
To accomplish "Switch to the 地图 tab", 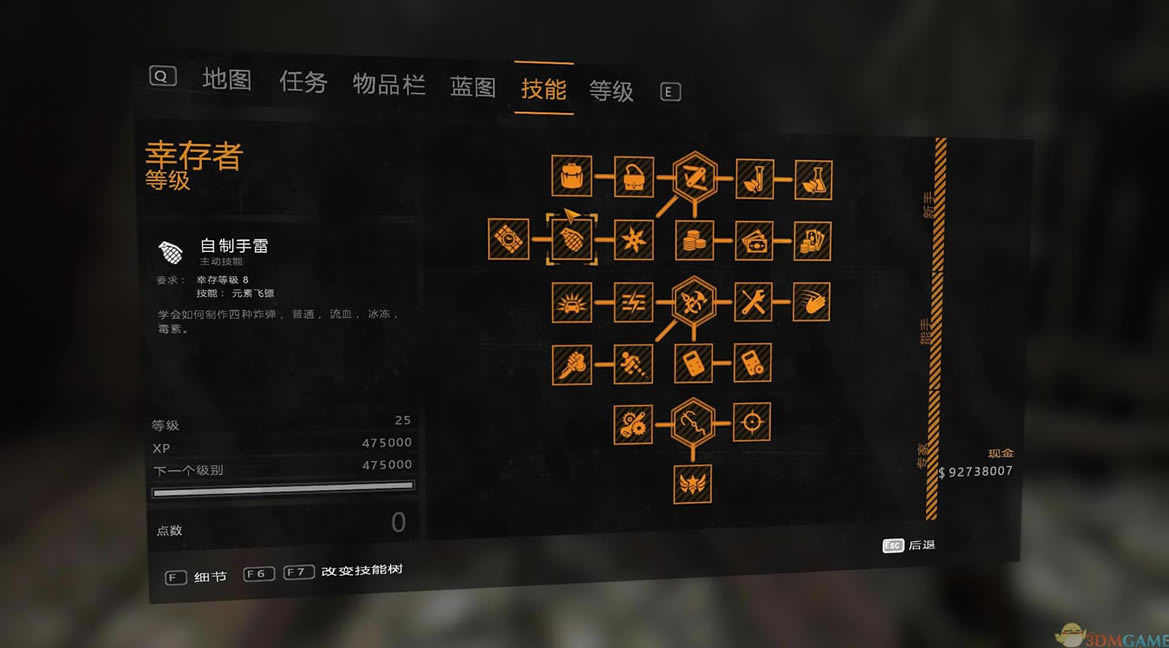I will point(227,80).
